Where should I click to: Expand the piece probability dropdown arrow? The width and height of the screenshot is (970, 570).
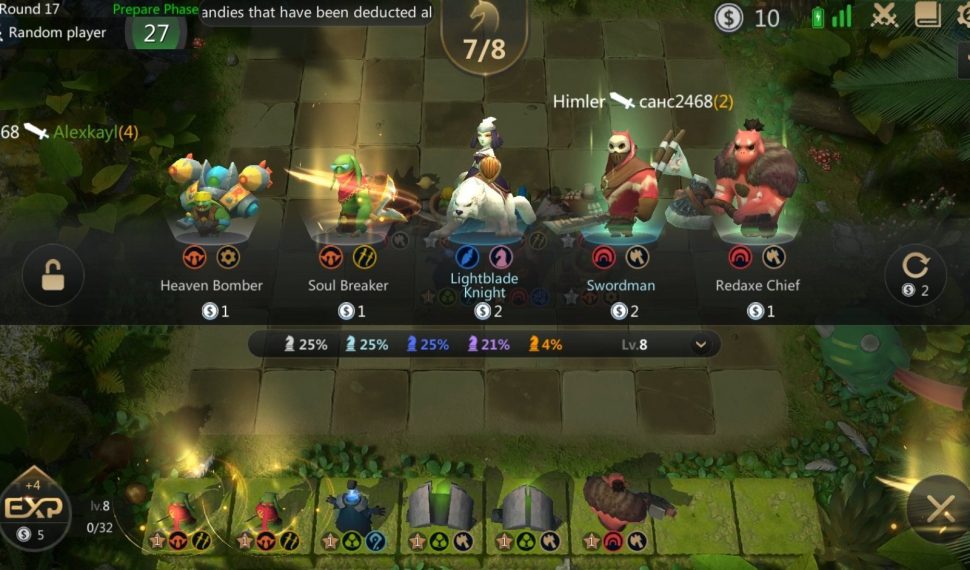click(701, 345)
